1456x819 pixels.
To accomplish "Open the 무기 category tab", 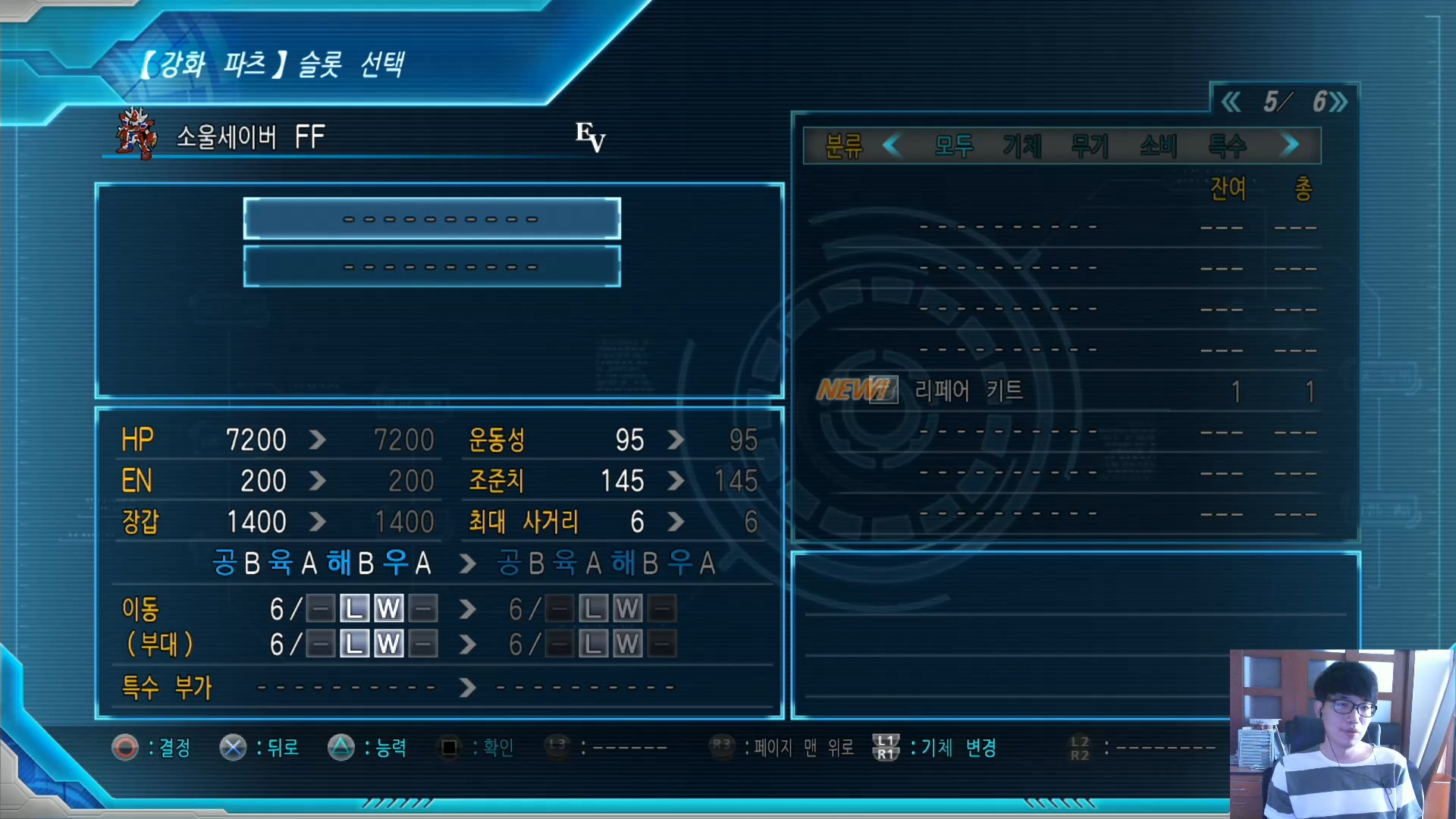I will pyautogui.click(x=1090, y=146).
